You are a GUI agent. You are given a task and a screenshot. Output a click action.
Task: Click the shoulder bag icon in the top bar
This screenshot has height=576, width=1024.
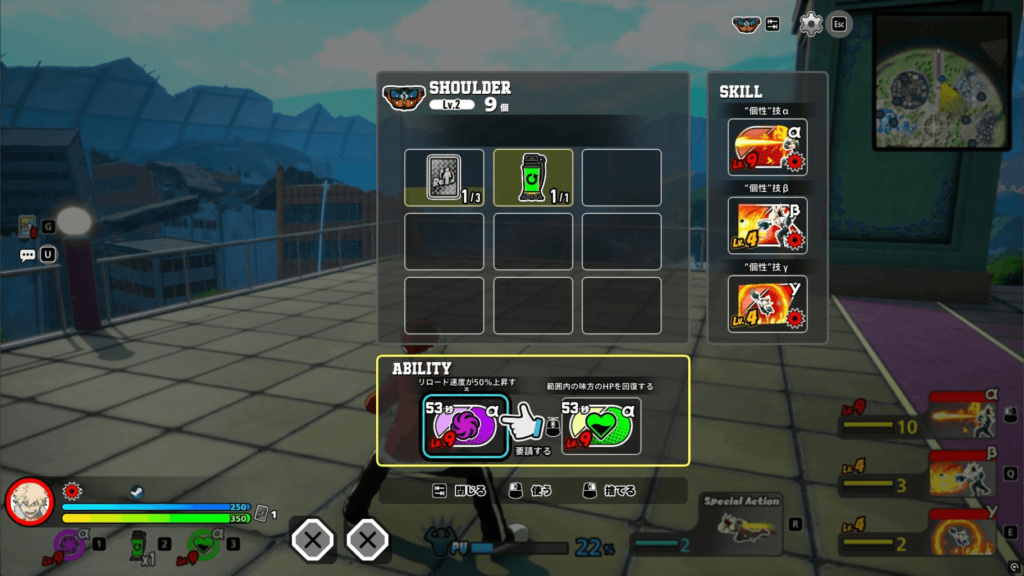click(746, 24)
